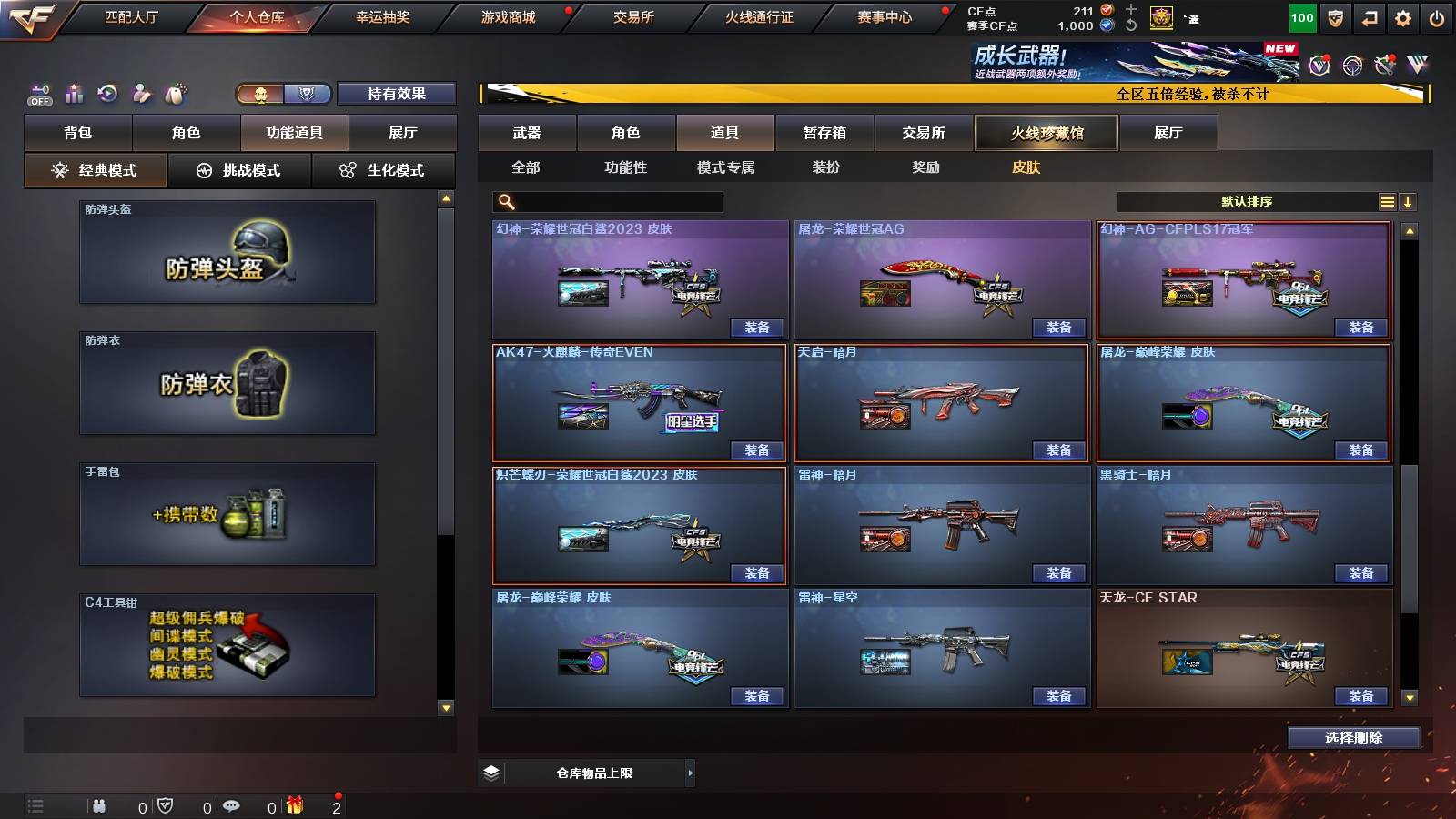Click the bar-chart stats icon in the toolbar
The width and height of the screenshot is (1456, 819).
(75, 92)
